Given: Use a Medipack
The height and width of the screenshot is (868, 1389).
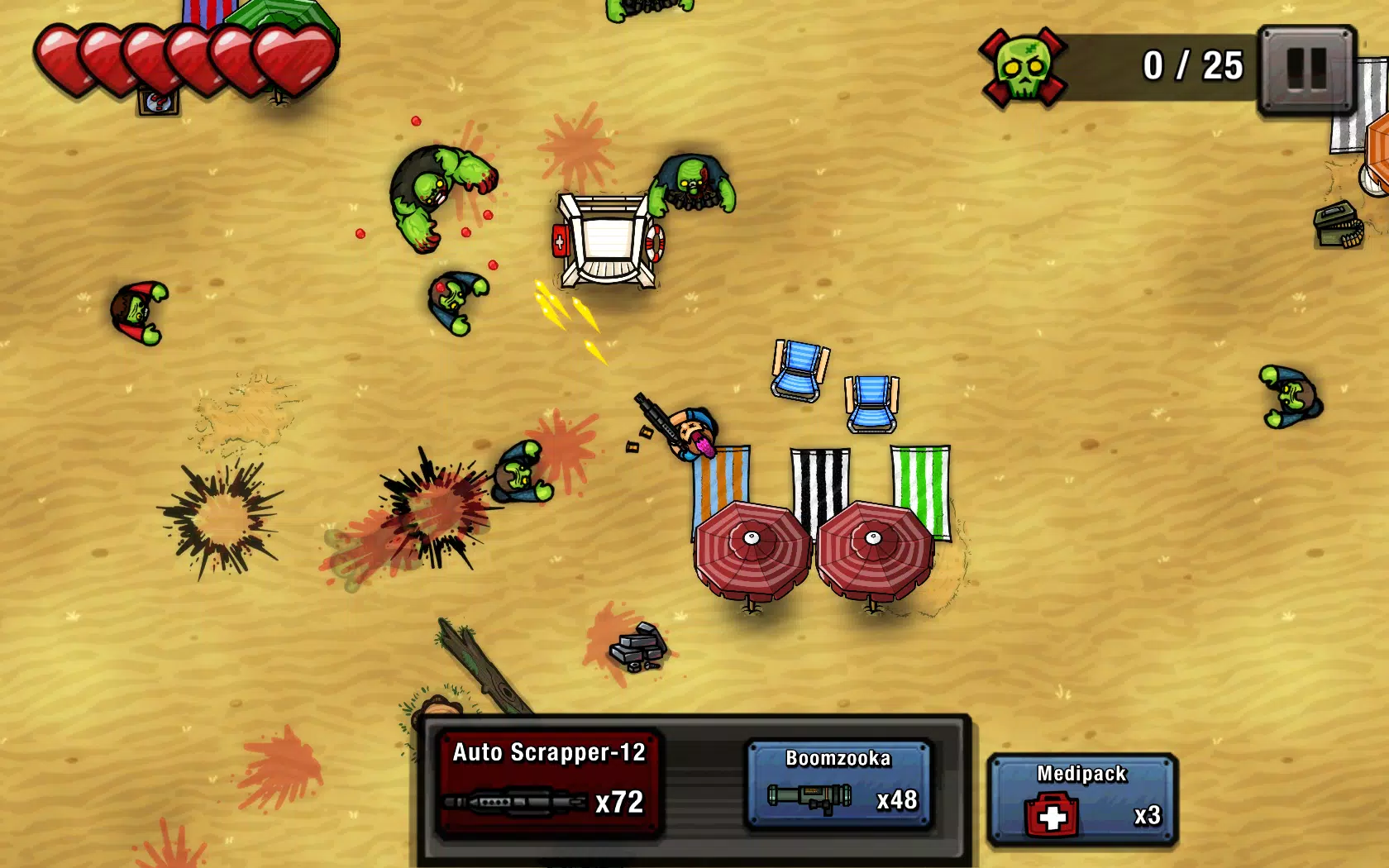Looking at the screenshot, I should 1081,800.
